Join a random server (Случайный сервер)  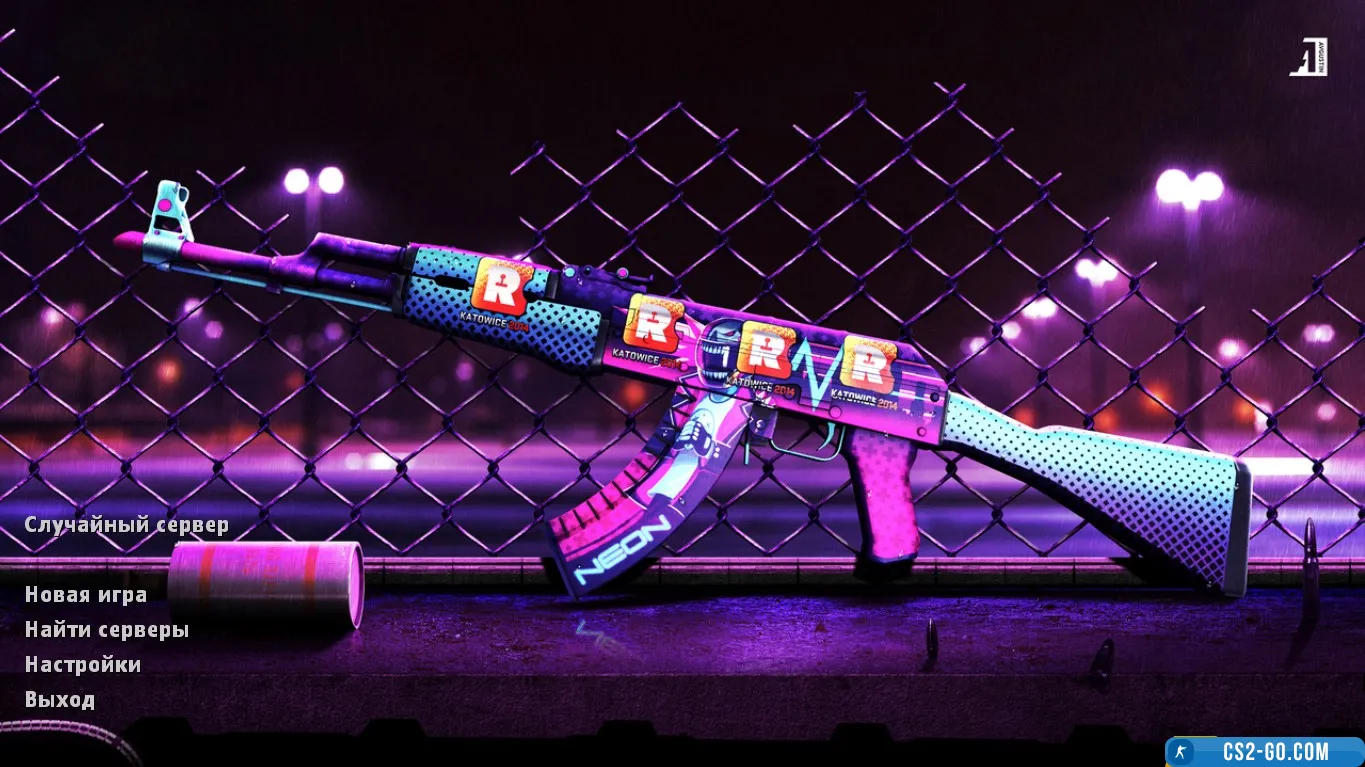(x=126, y=525)
